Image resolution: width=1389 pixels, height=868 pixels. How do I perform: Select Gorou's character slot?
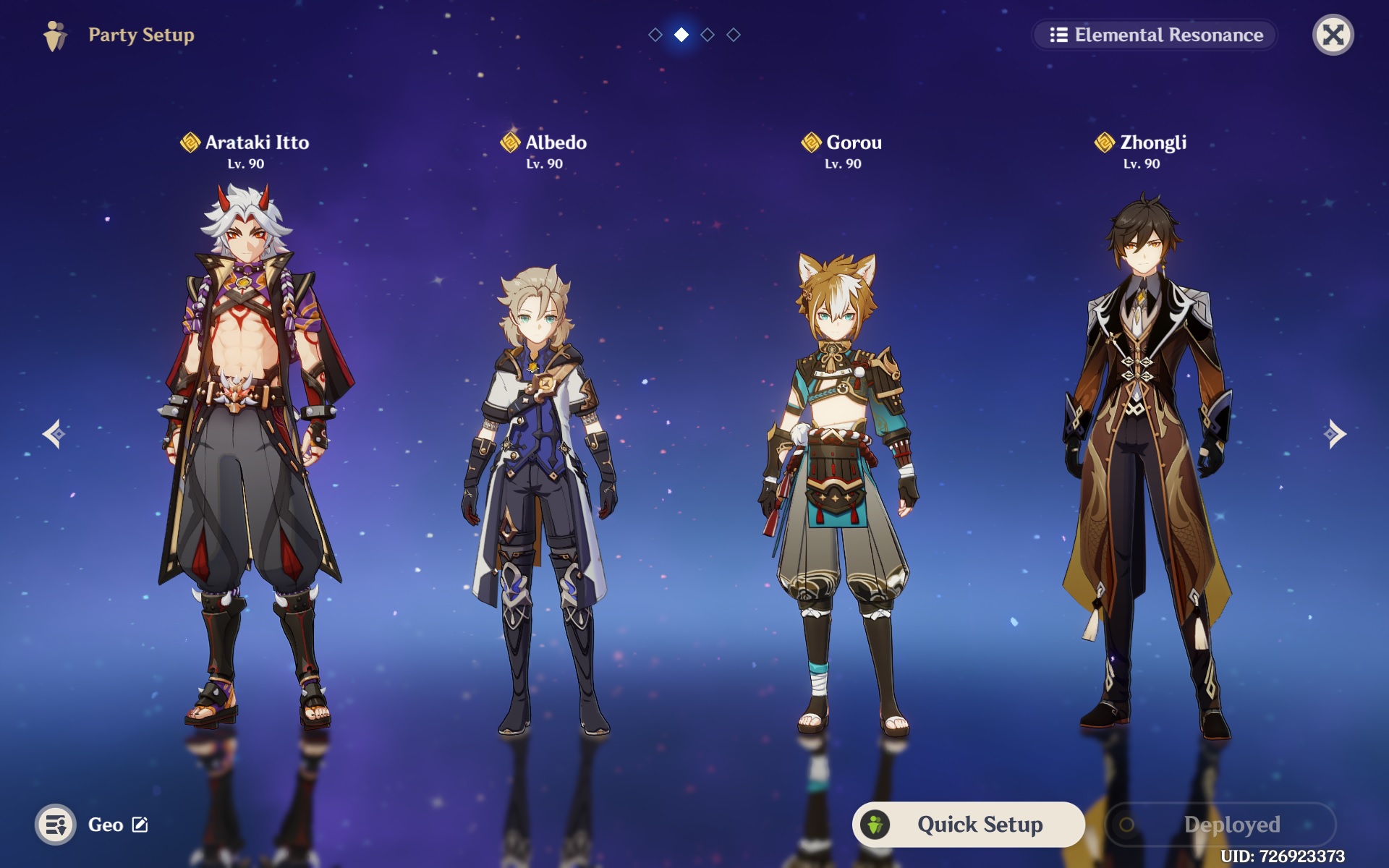coord(839,492)
